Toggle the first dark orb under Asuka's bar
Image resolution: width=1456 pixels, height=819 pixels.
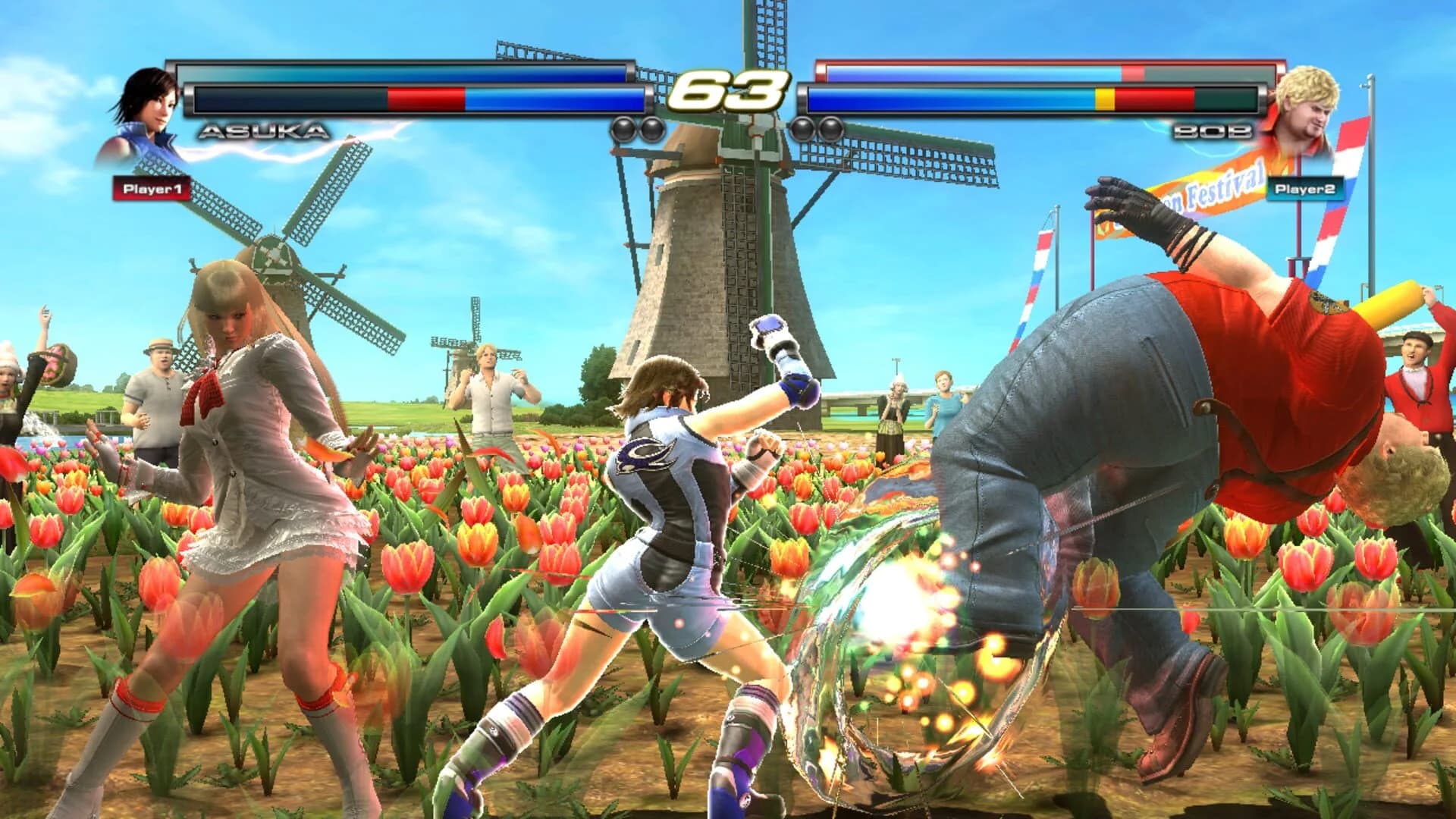tap(623, 127)
